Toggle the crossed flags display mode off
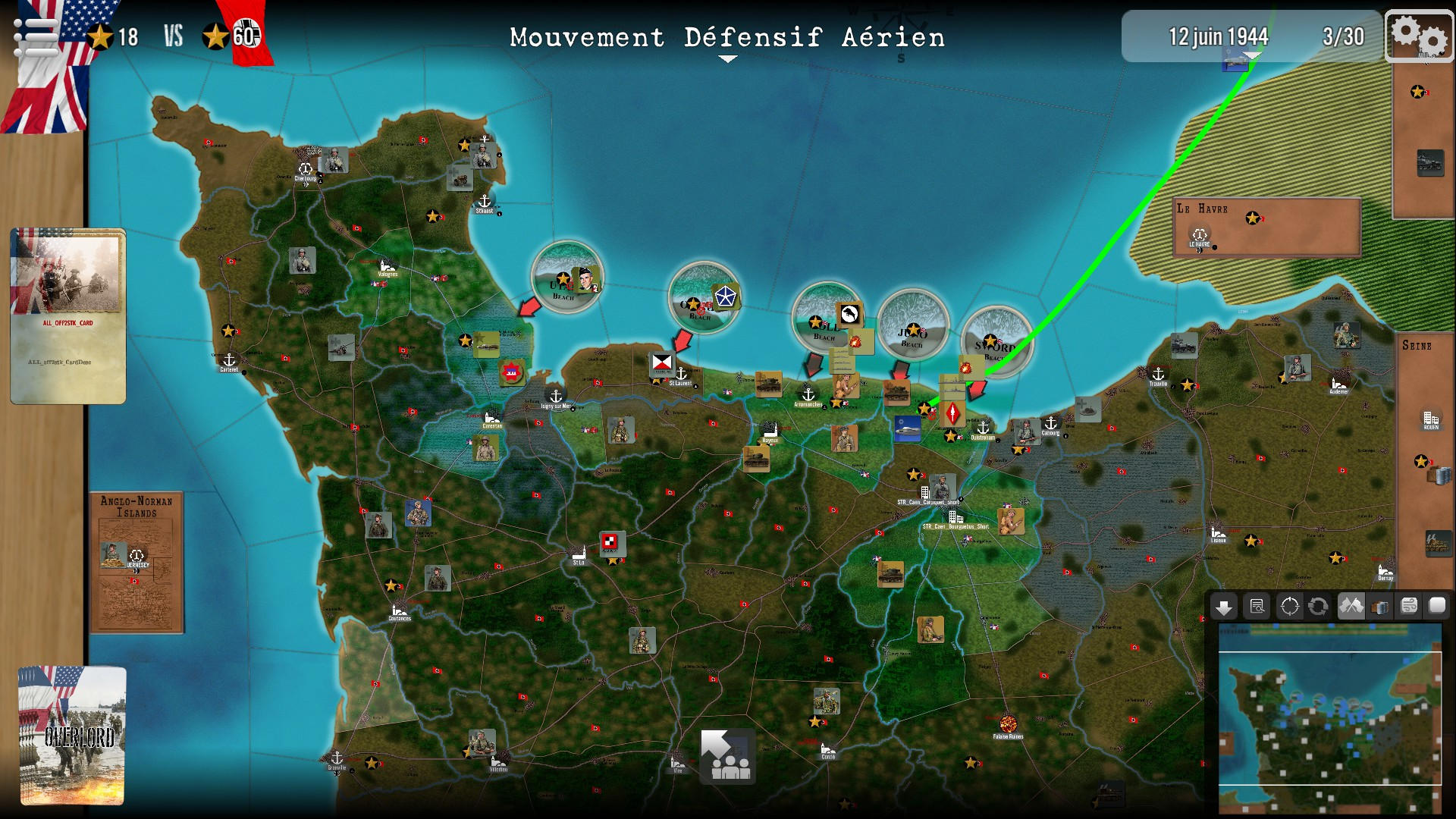 click(1351, 607)
